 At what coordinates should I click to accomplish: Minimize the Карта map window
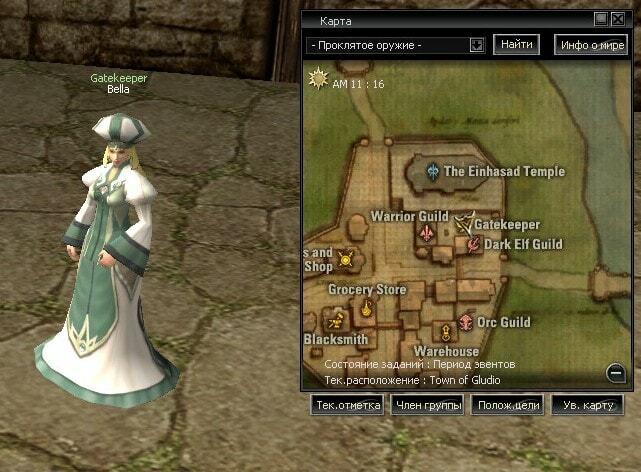click(600, 19)
